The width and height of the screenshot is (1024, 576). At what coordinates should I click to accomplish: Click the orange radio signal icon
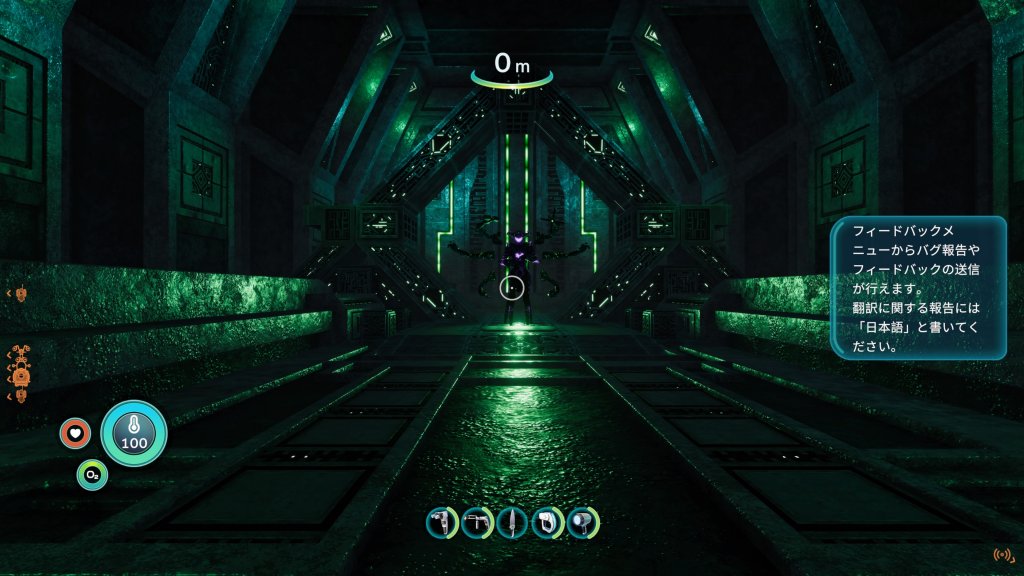pyautogui.click(x=1002, y=554)
